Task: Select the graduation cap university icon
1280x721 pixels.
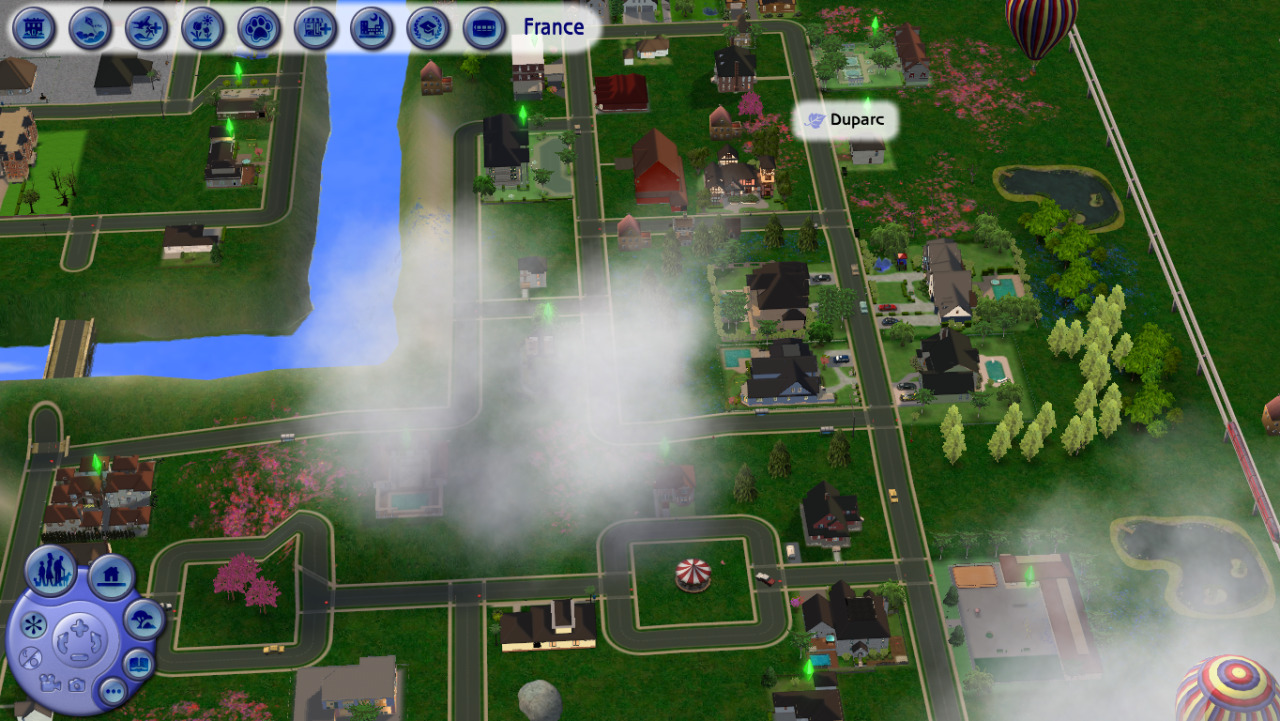Action: [428, 28]
